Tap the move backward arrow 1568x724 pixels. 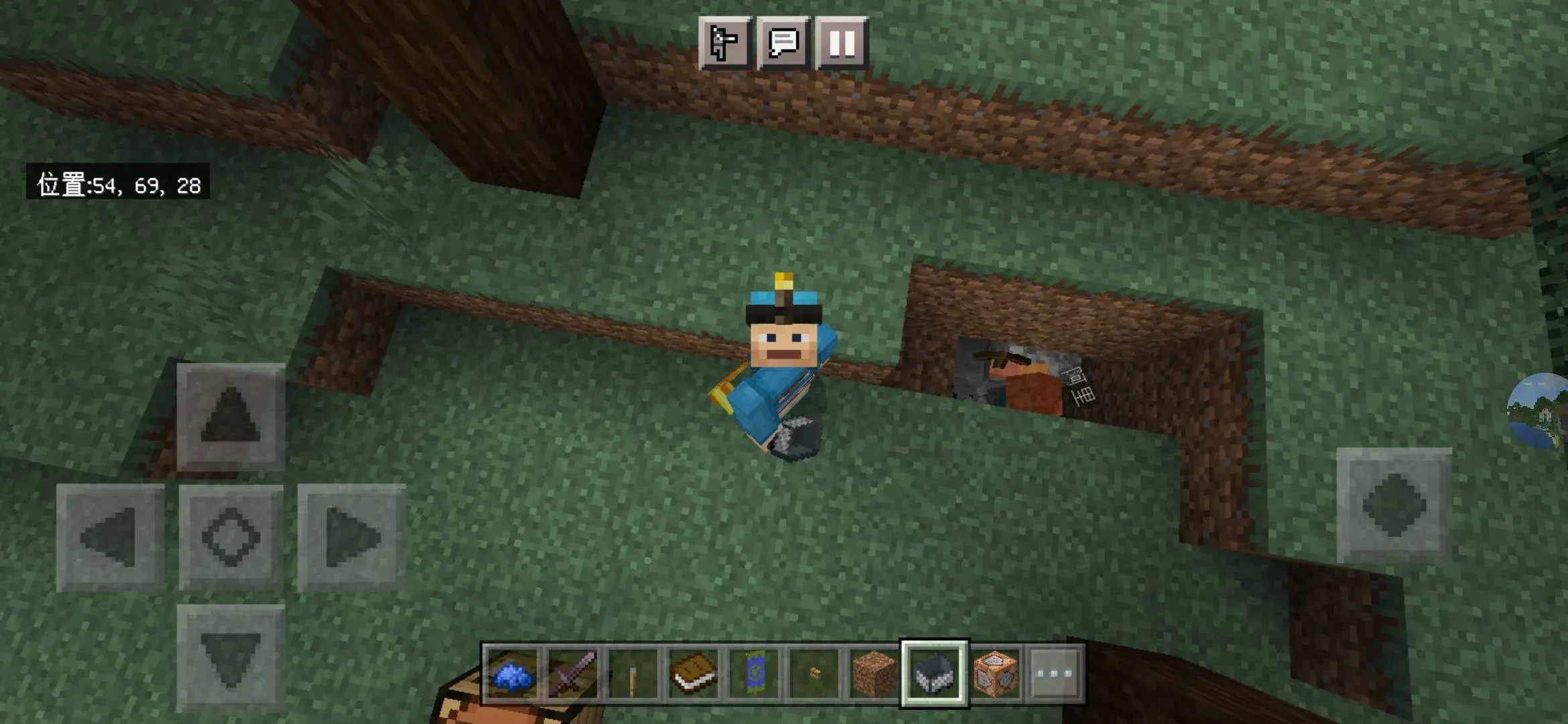click(231, 658)
